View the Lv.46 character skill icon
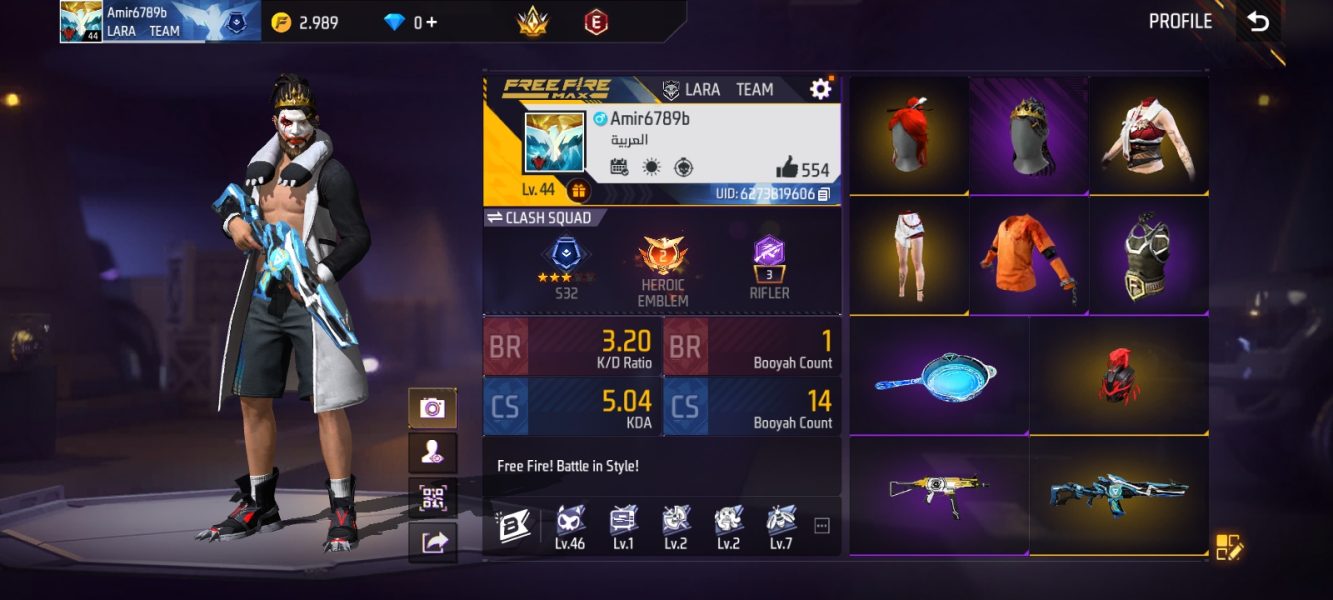 click(570, 526)
